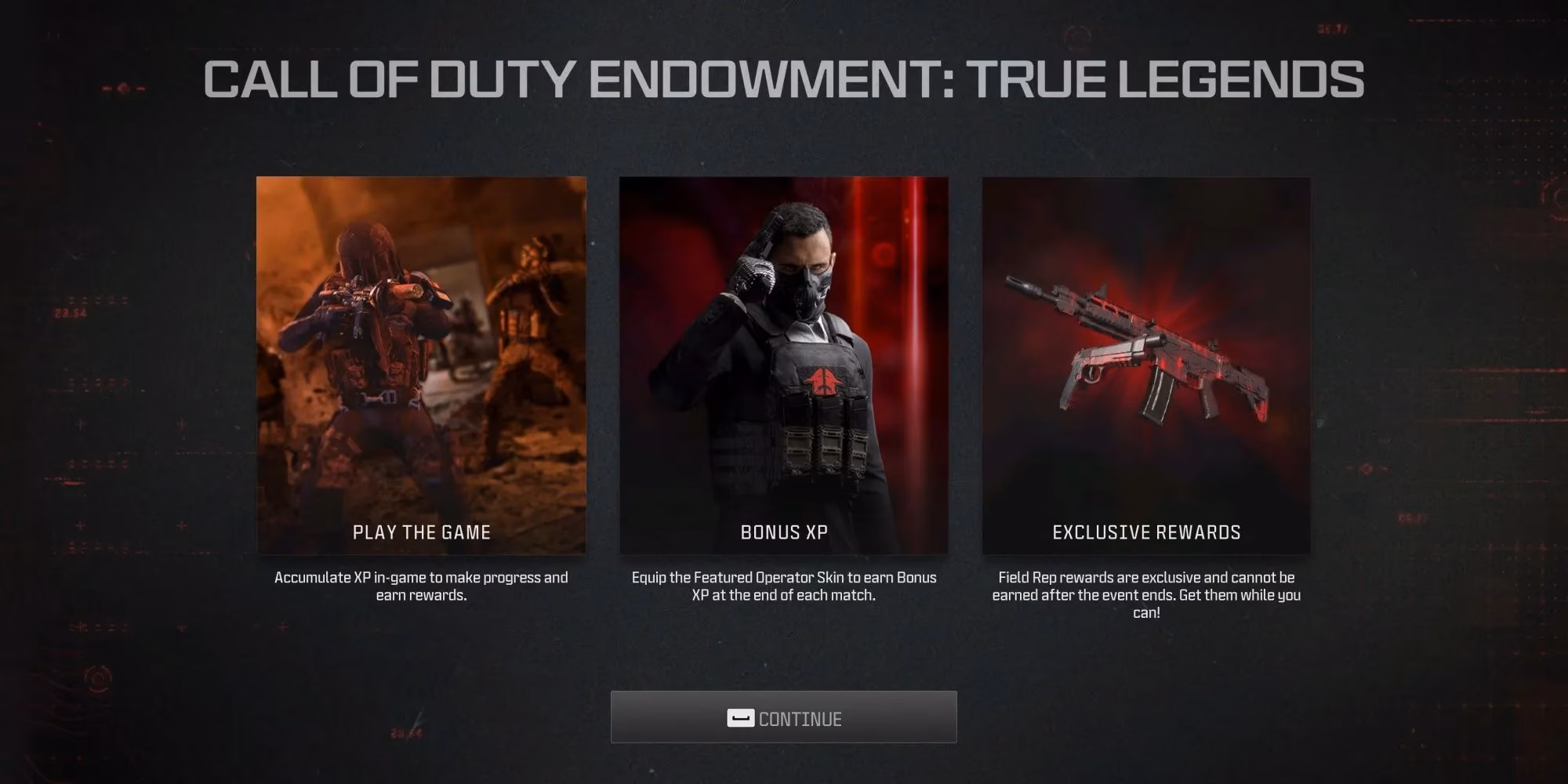Click the Accumulate XP description under Play the Game
The height and width of the screenshot is (784, 1568).
pos(421,586)
